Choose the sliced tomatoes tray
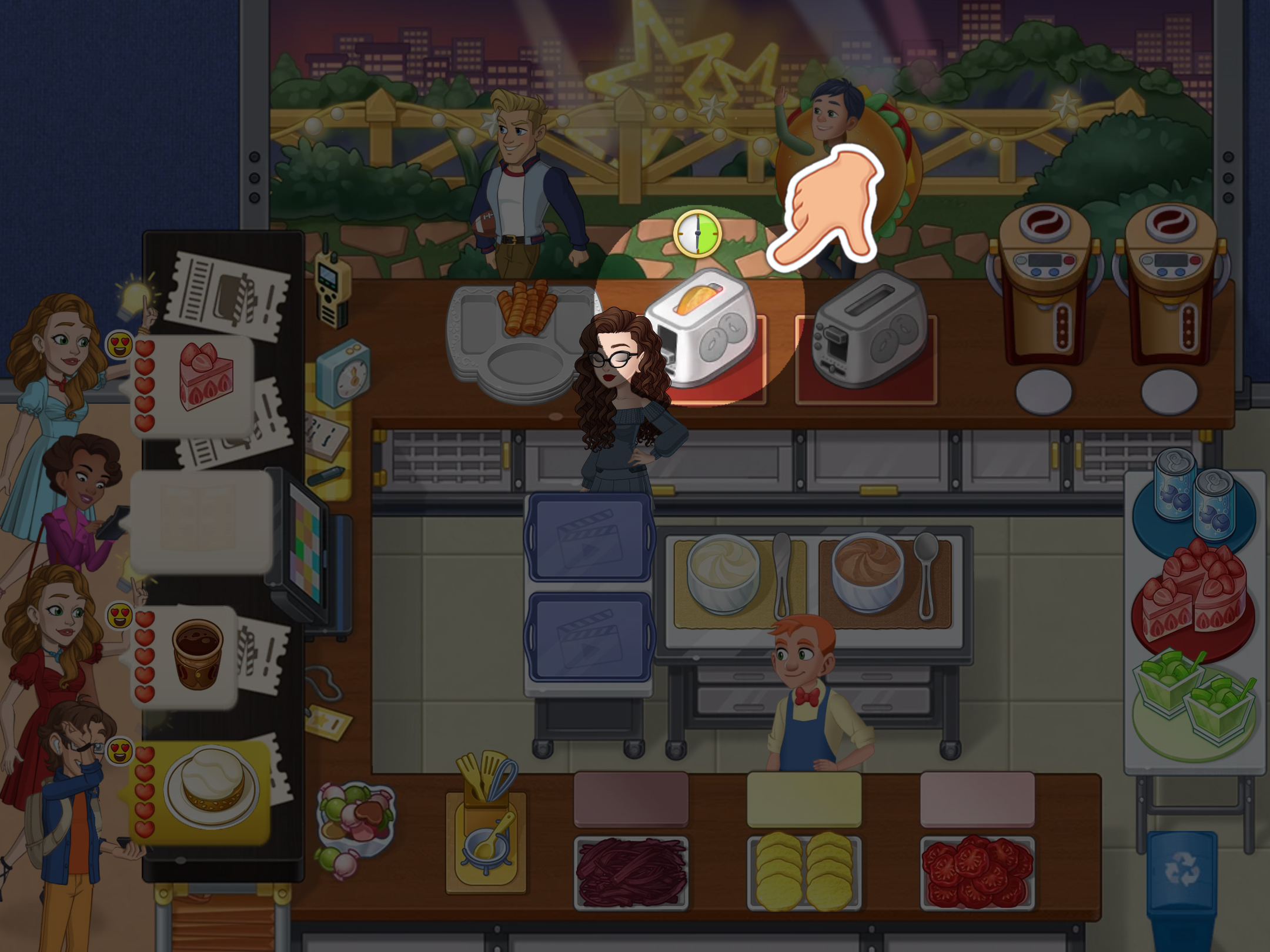1270x952 pixels. click(977, 870)
